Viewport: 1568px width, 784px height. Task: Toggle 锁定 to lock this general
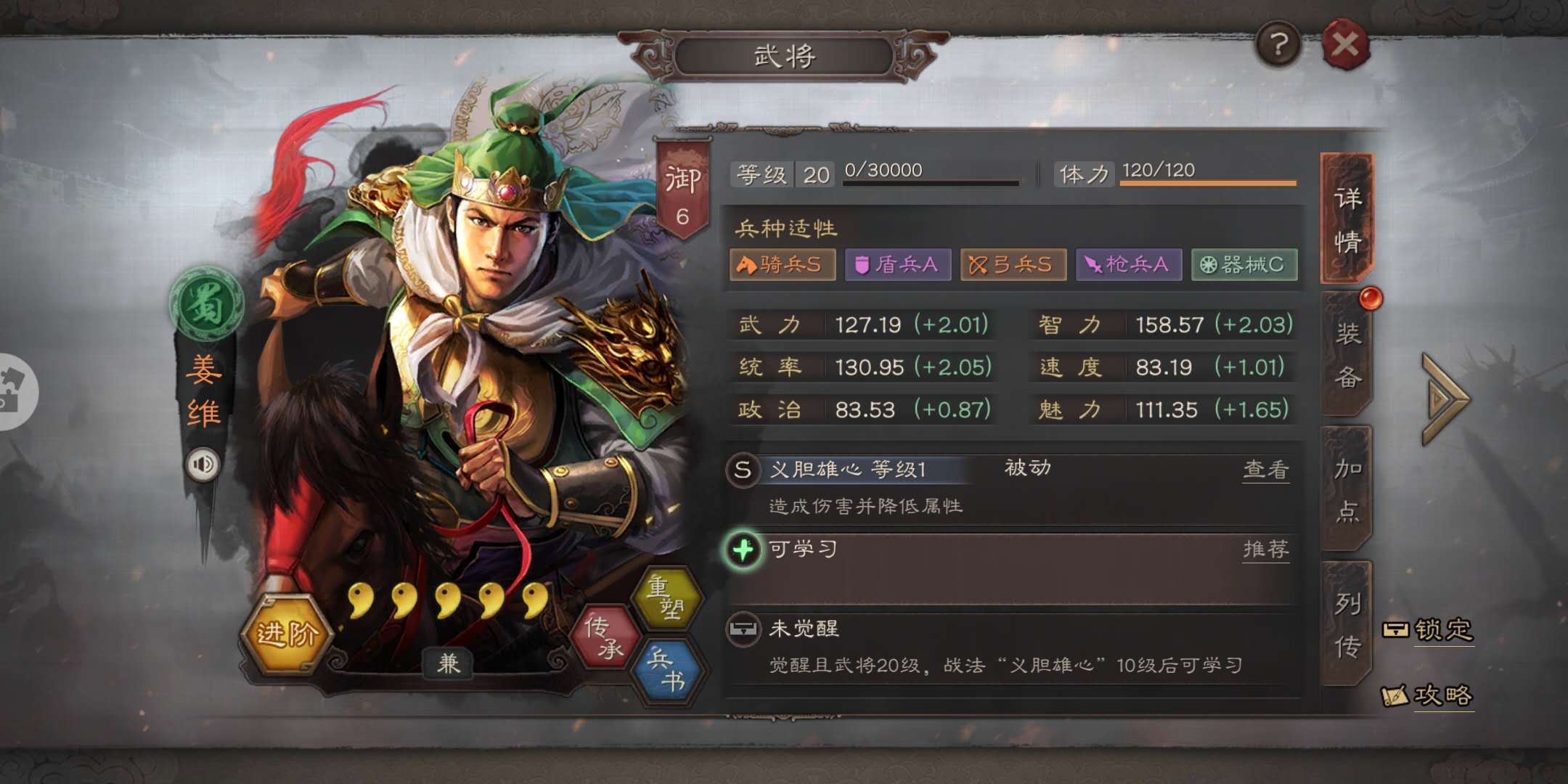[x=1429, y=629]
